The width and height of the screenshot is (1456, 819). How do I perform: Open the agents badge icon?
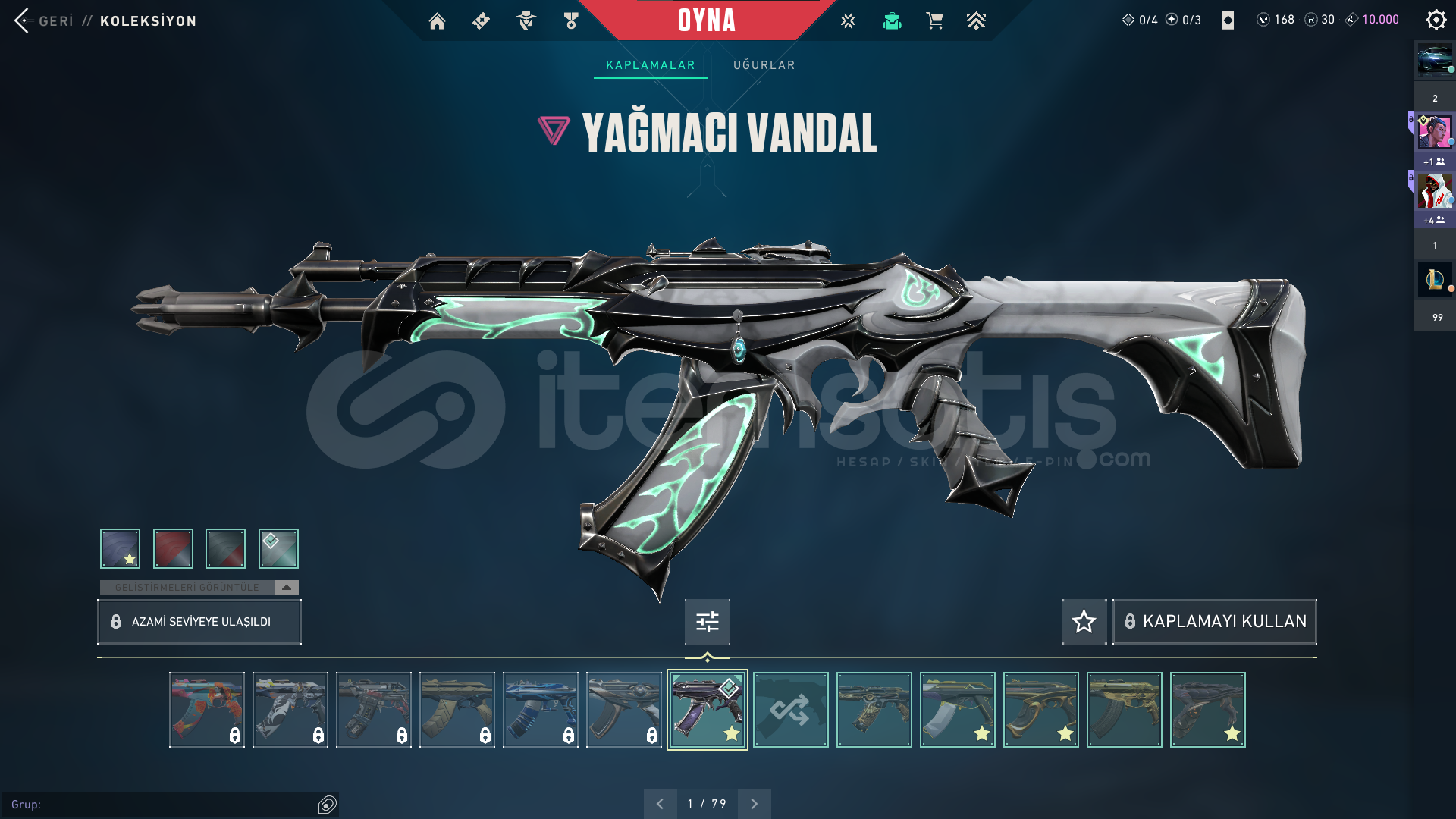(x=526, y=20)
